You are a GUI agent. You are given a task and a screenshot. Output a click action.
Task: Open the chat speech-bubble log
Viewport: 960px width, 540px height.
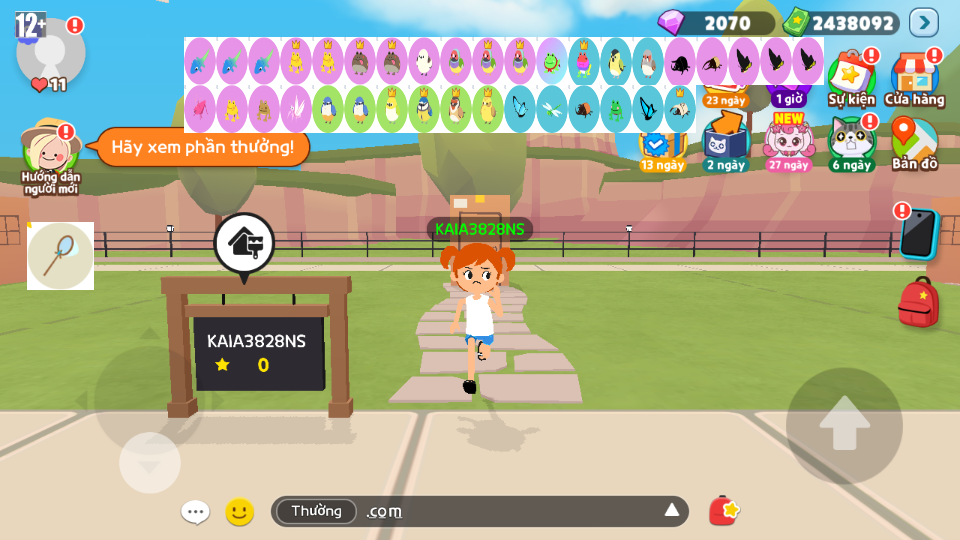coord(195,512)
